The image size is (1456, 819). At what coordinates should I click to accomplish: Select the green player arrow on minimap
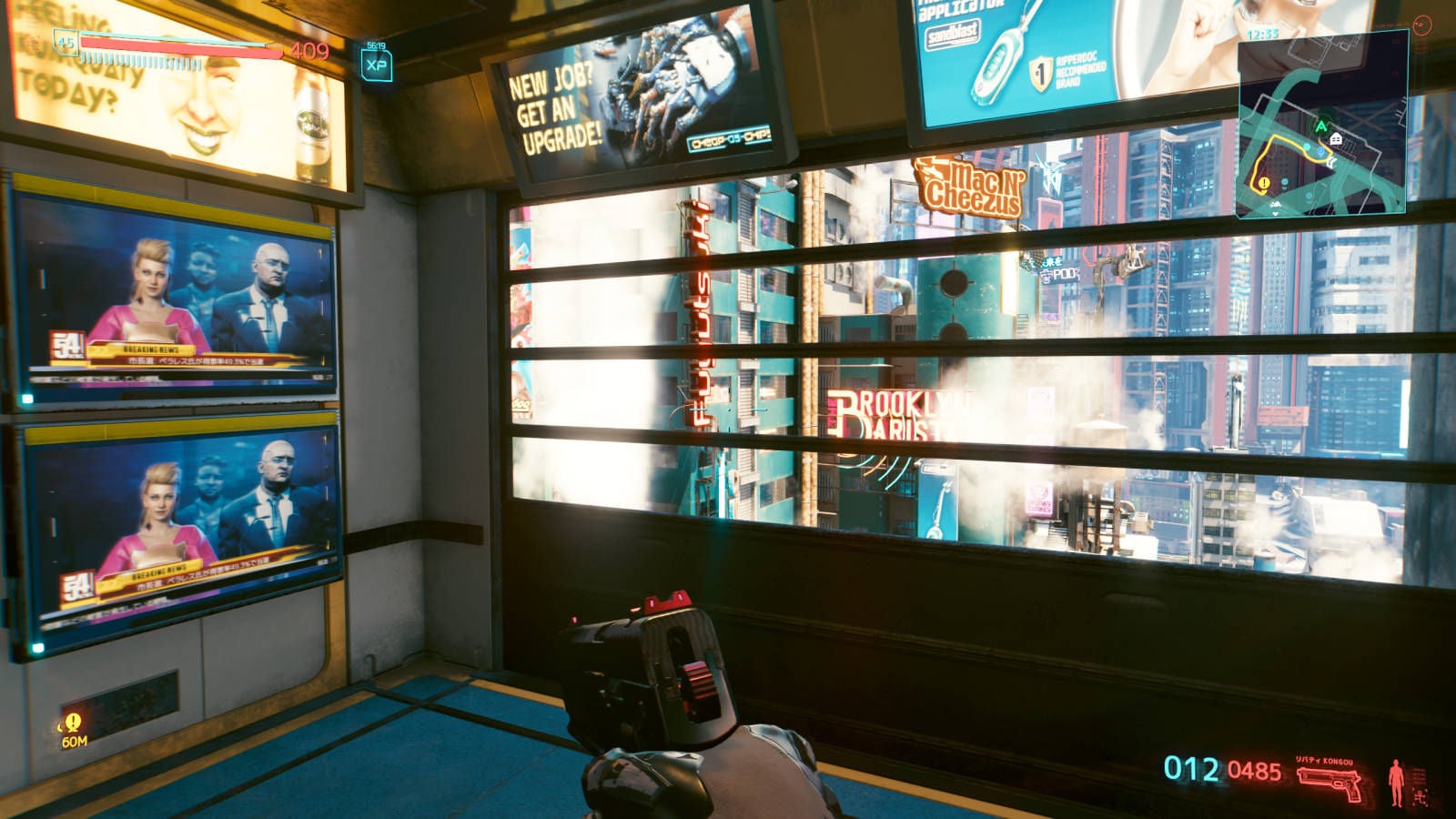1320,126
